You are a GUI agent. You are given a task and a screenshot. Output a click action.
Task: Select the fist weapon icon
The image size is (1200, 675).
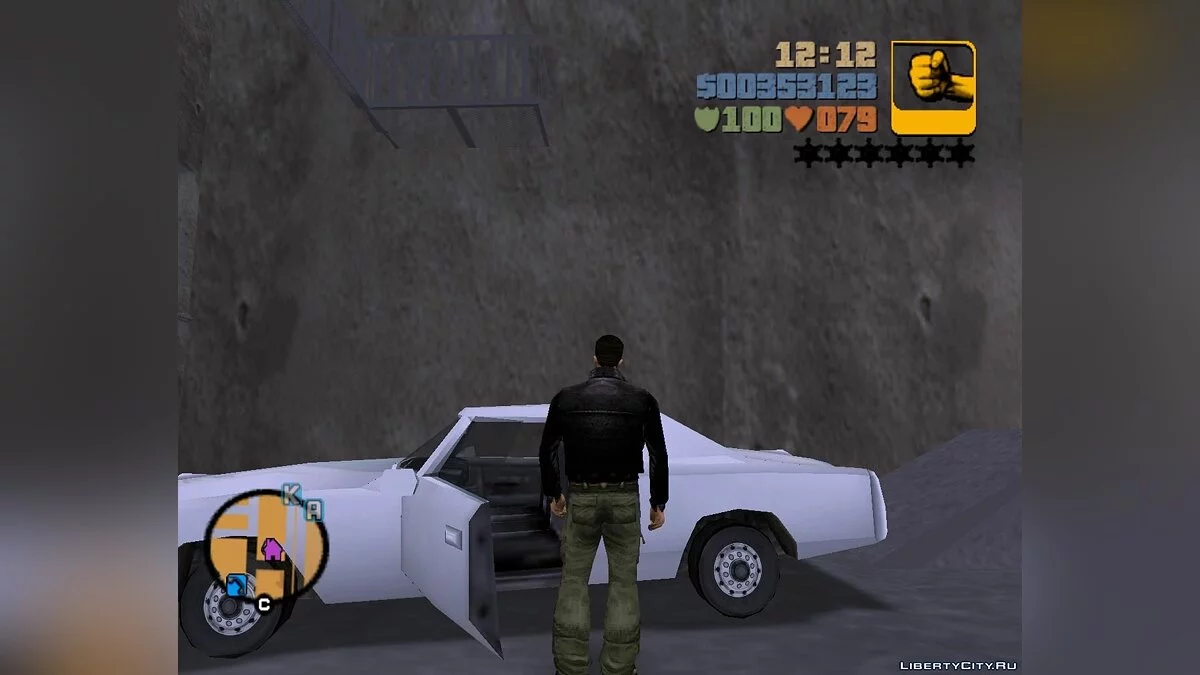point(932,87)
